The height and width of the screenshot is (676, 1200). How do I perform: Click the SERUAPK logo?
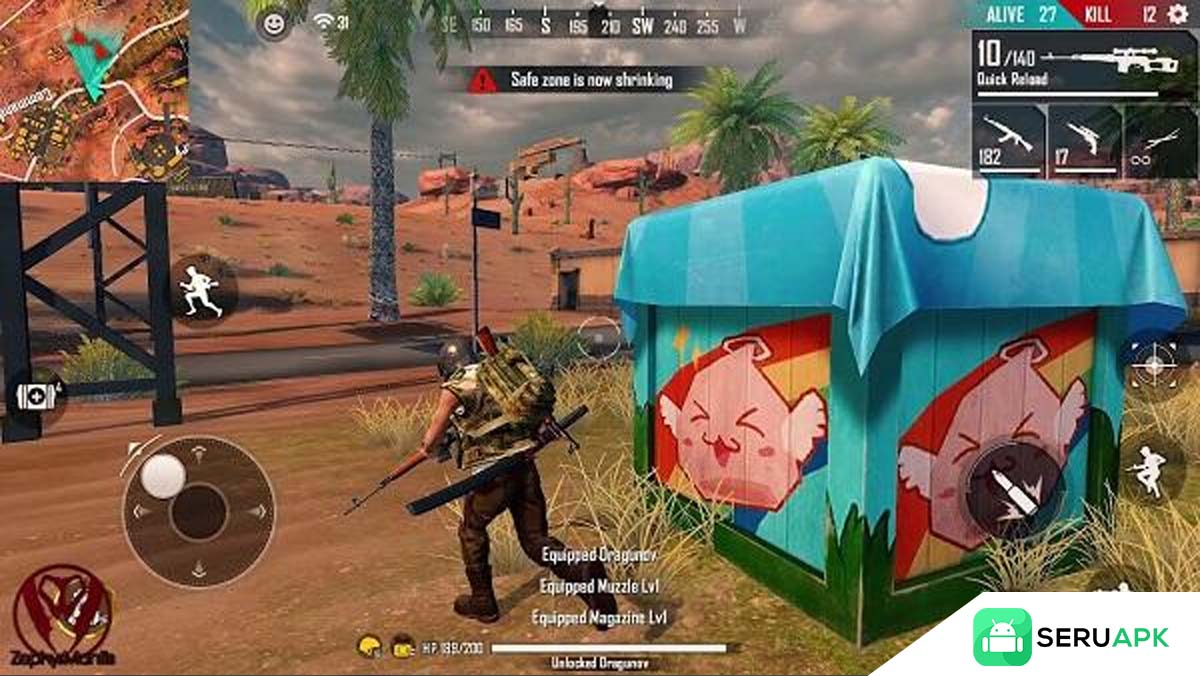1070,637
